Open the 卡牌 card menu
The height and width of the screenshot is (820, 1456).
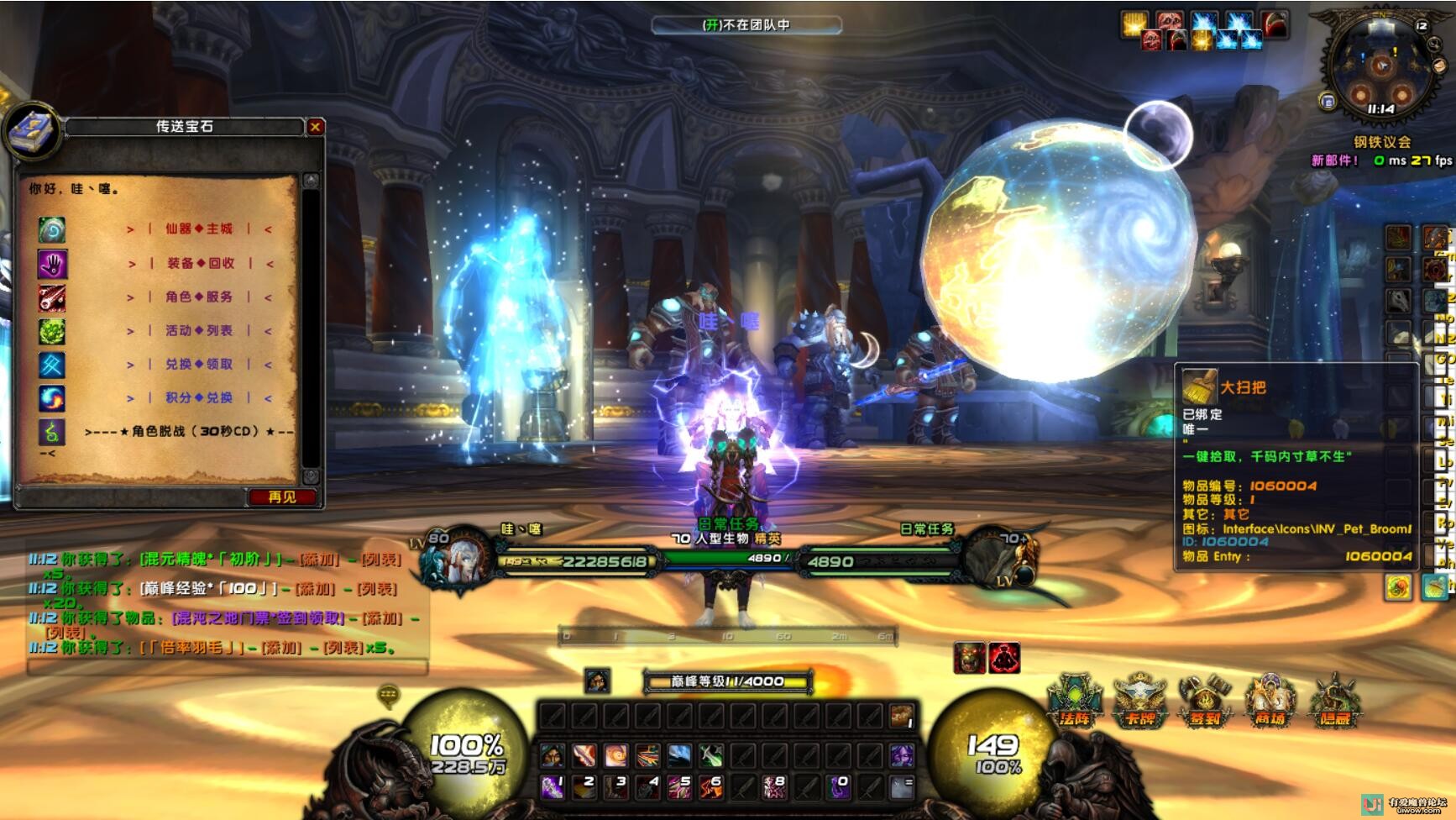[1140, 701]
